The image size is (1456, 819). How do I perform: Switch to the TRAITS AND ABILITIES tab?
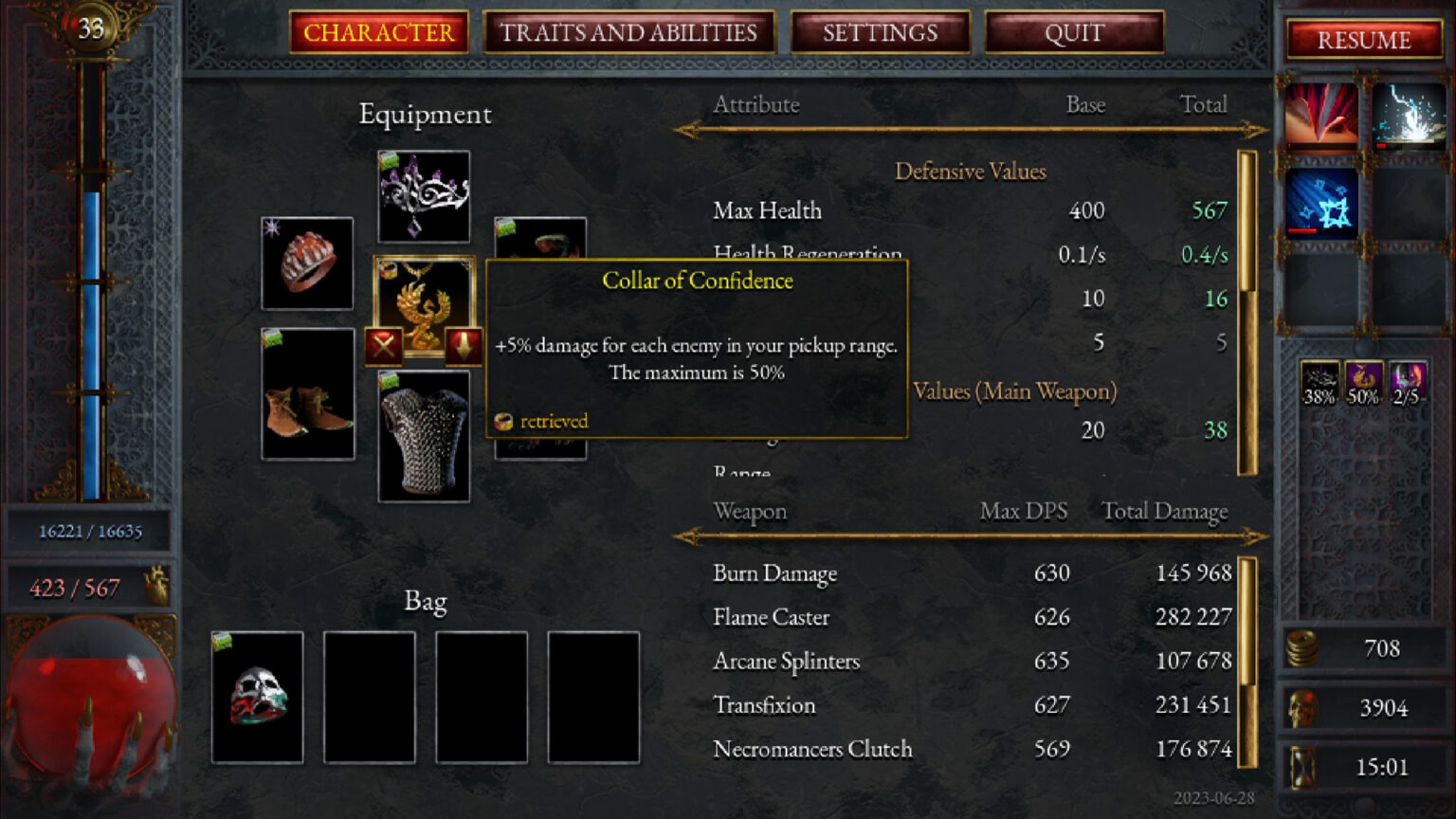click(629, 33)
